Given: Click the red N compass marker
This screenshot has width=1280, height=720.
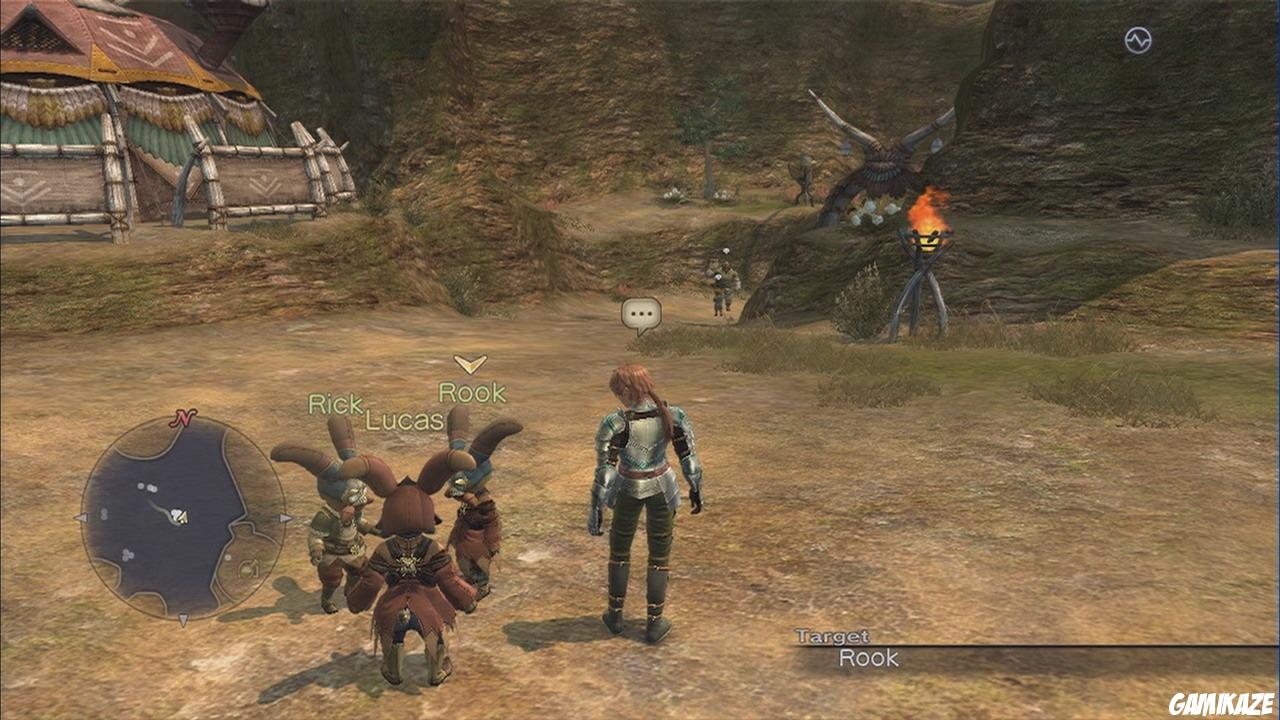Looking at the screenshot, I should [x=182, y=419].
